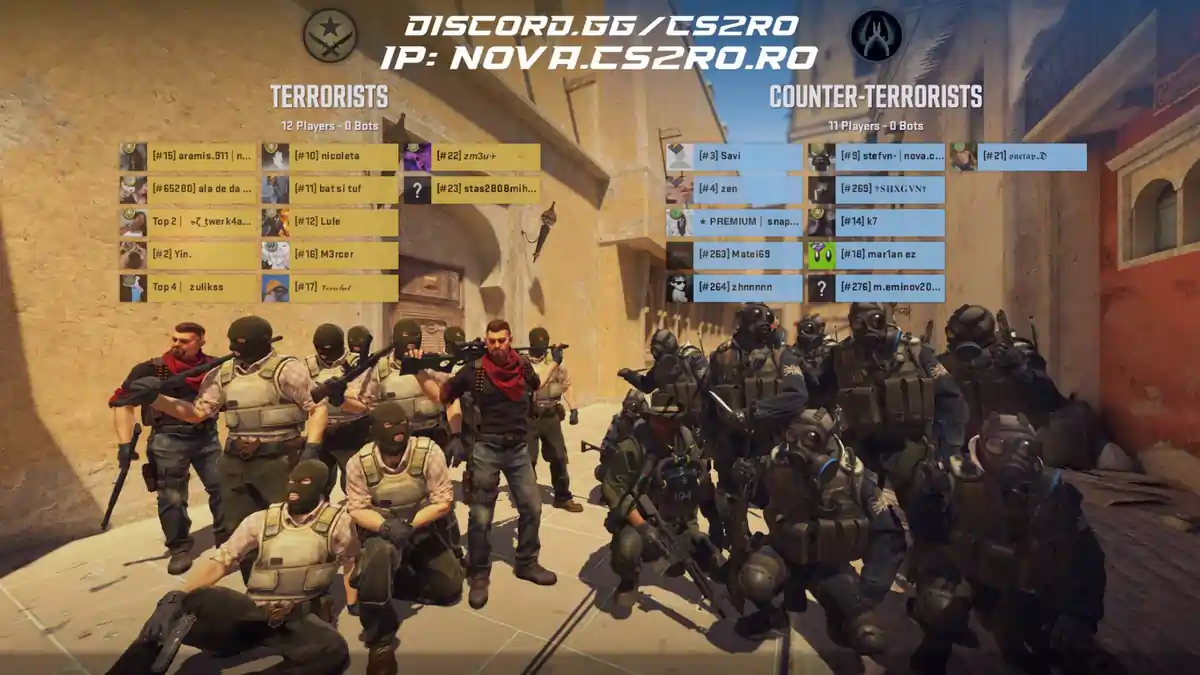This screenshot has width=1200, height=675.
Task: Join the Counter-Terrorists team
Action: point(875,97)
